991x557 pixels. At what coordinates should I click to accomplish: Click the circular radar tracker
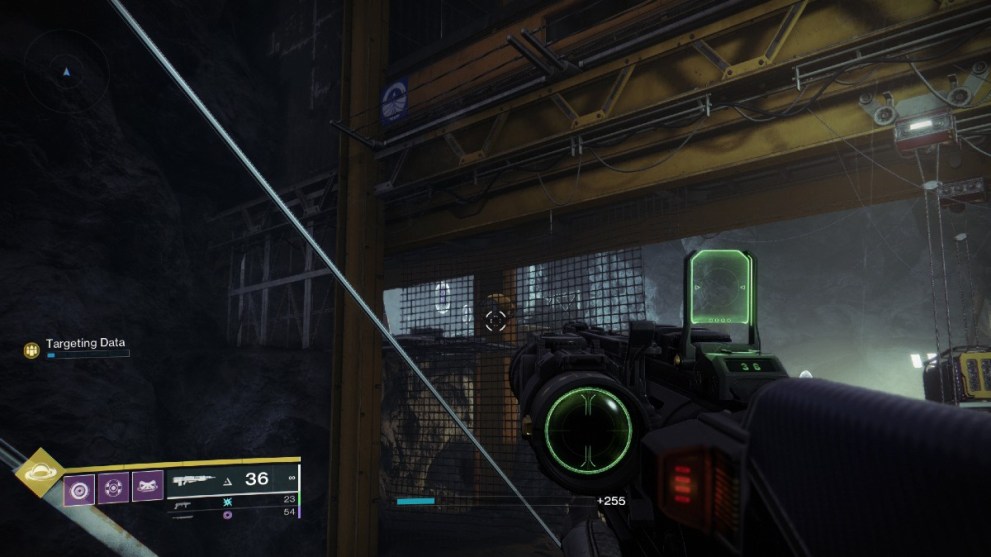(x=67, y=70)
